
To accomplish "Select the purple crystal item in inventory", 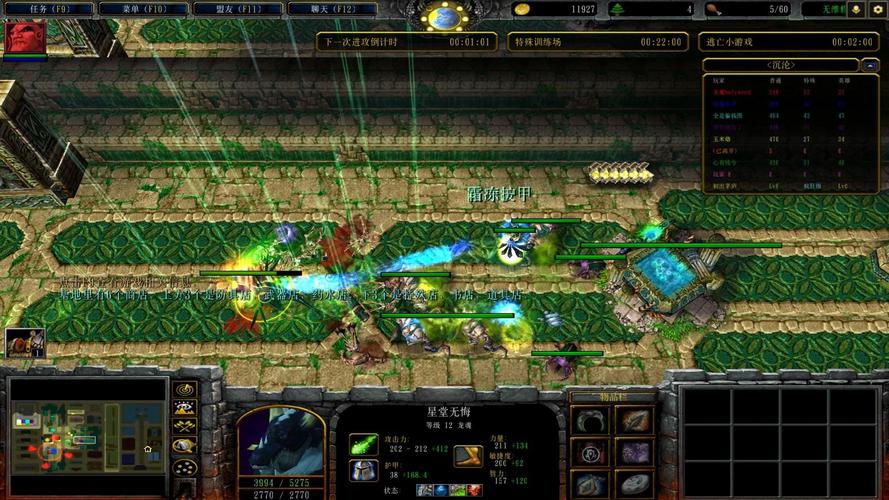I will click(633, 453).
